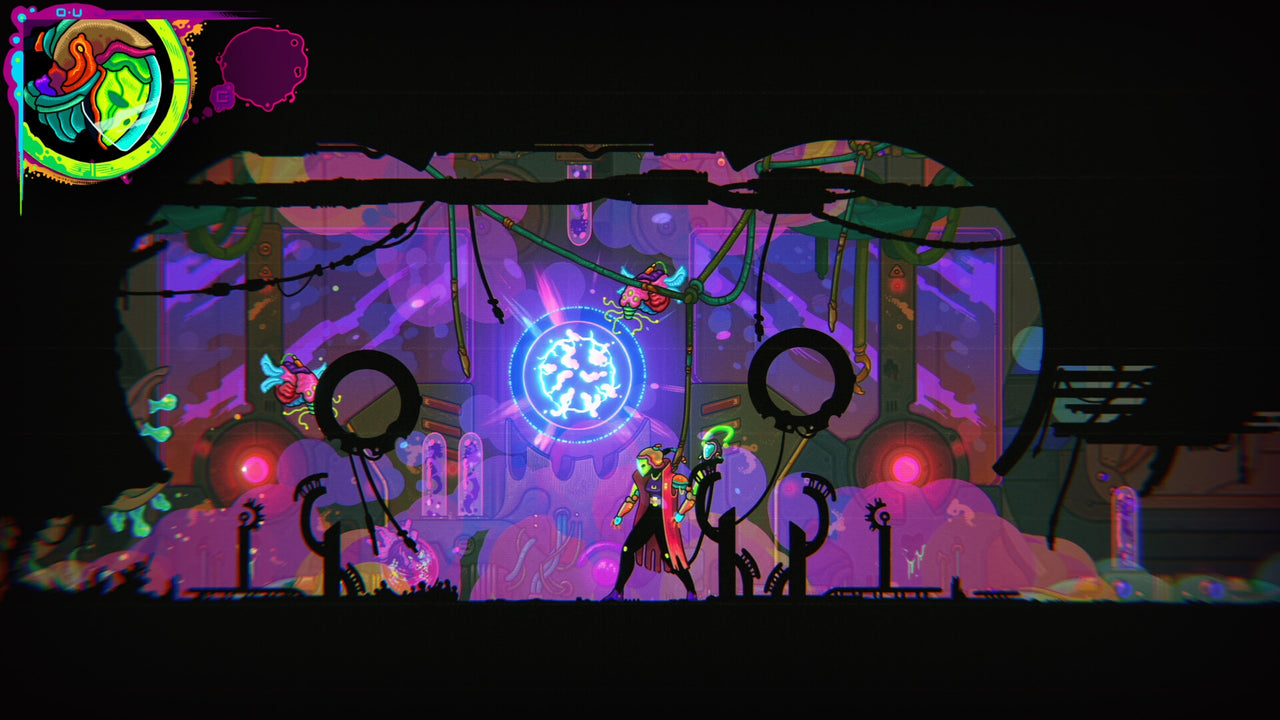Click the small square marker left of the map blob
The width and height of the screenshot is (1280, 720).
click(222, 96)
